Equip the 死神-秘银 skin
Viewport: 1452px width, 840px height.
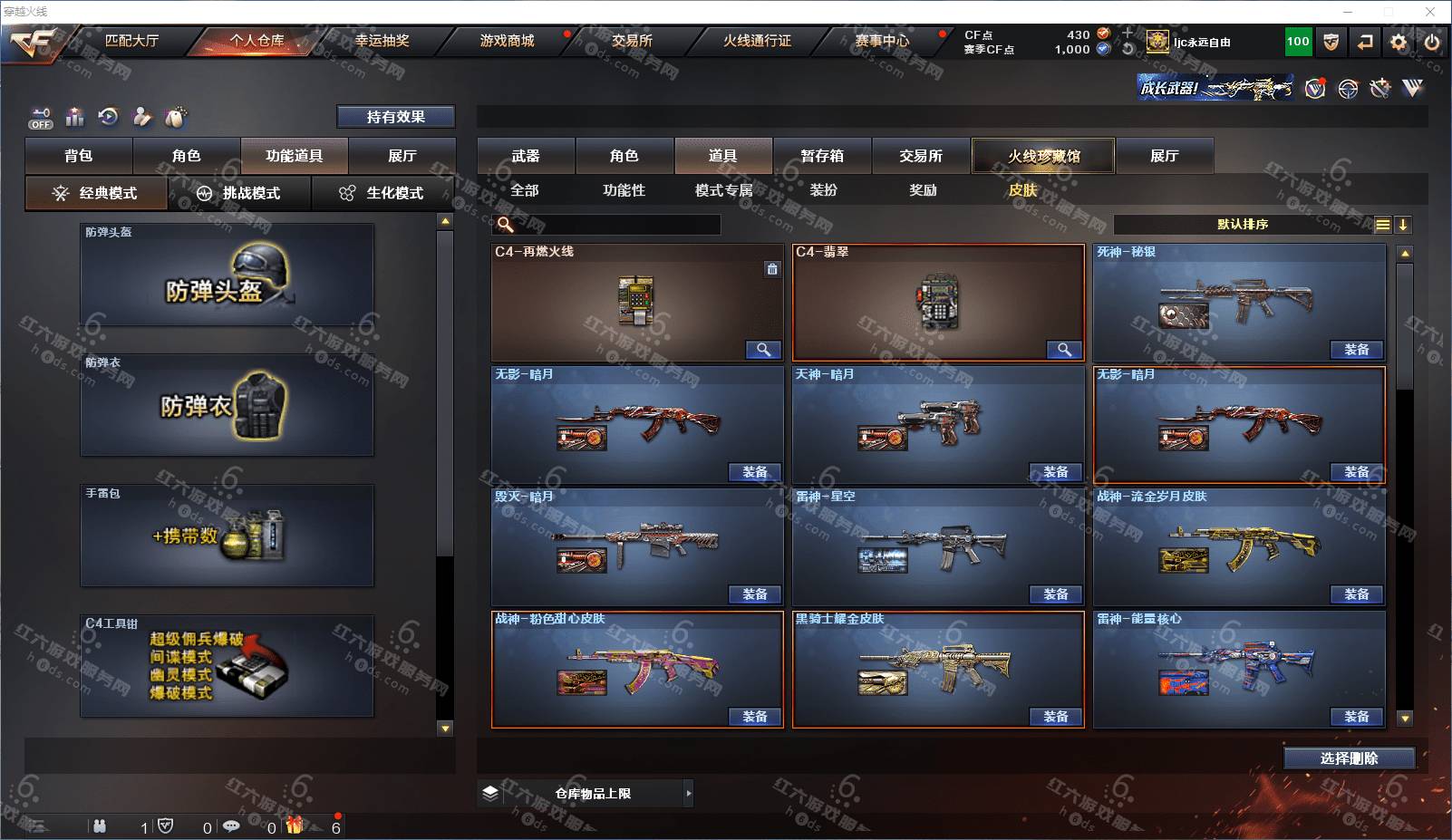pos(1356,350)
